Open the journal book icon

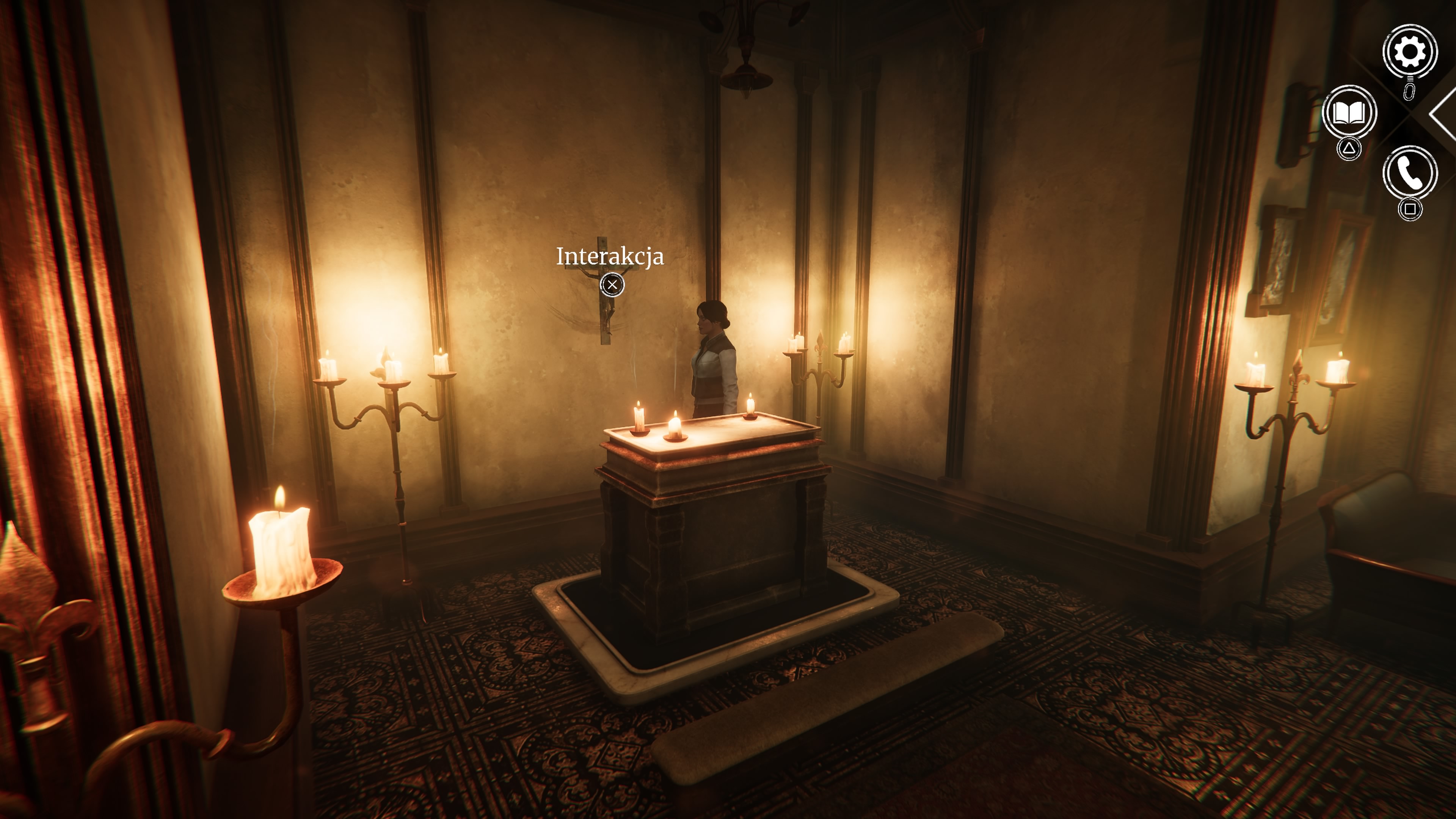1349,113
